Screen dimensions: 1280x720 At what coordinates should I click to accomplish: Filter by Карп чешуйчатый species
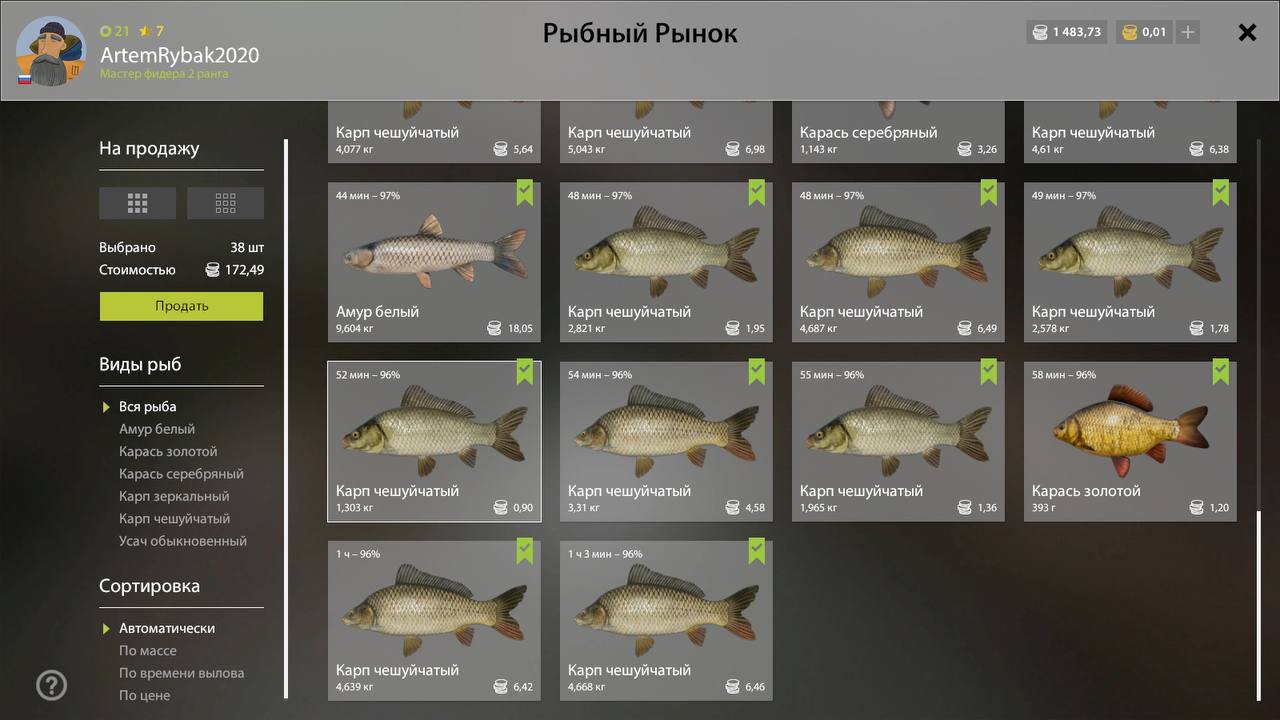click(174, 518)
